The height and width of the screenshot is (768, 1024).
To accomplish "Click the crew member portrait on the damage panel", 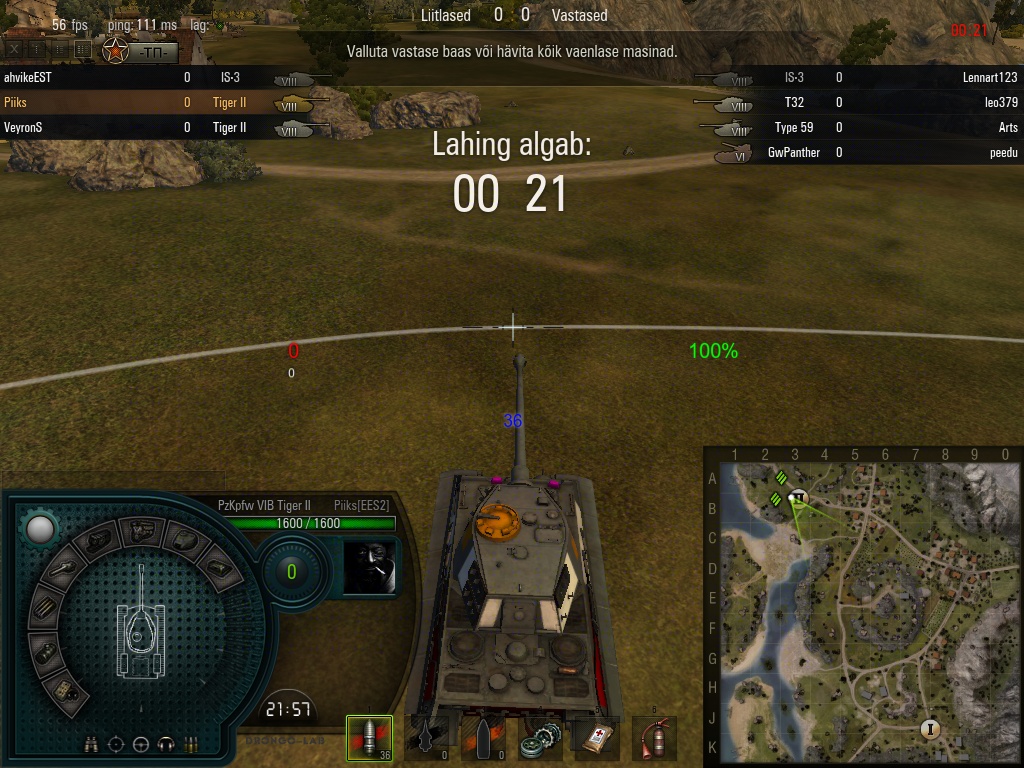I will [369, 568].
